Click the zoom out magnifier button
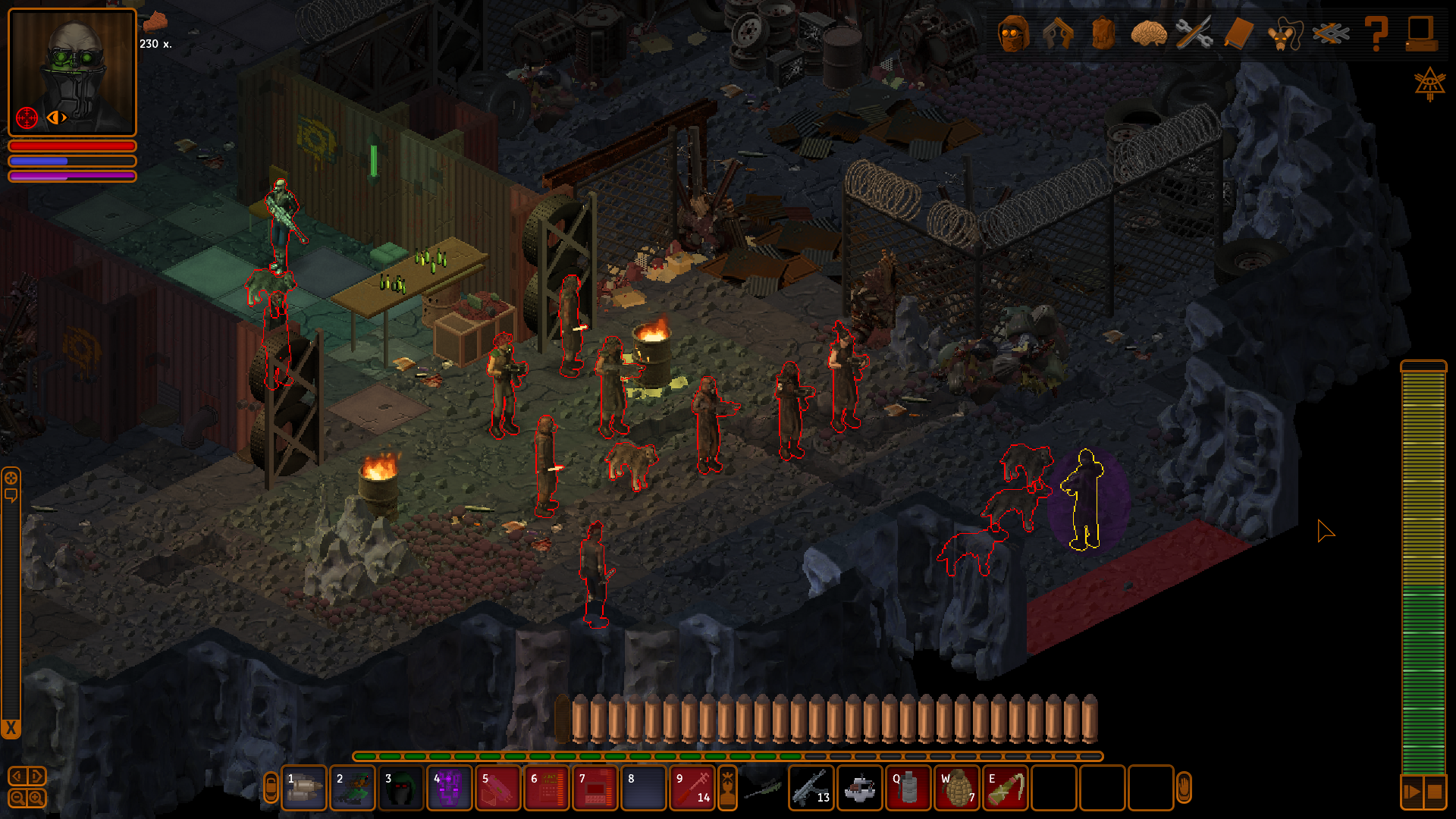This screenshot has height=819, width=1456. pyautogui.click(x=17, y=798)
